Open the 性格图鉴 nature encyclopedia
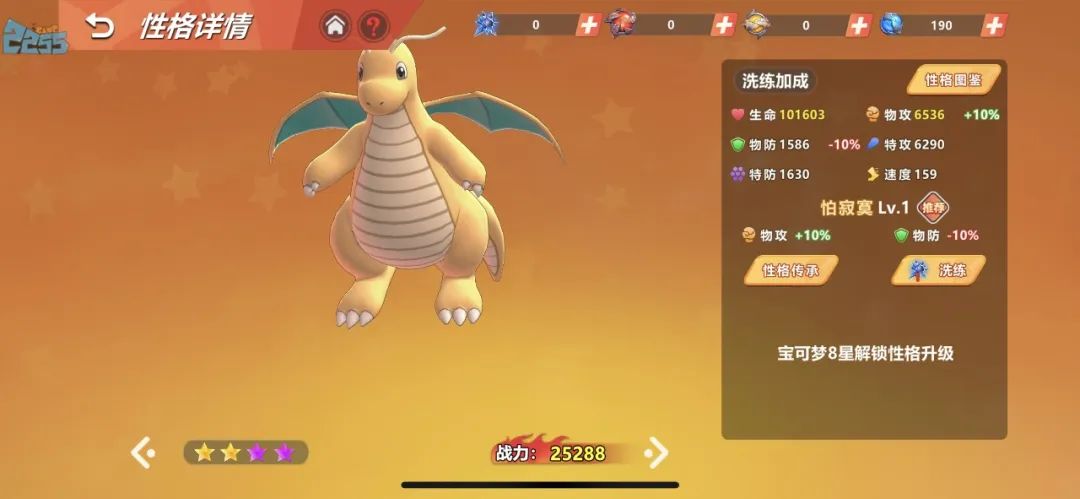 (x=953, y=80)
